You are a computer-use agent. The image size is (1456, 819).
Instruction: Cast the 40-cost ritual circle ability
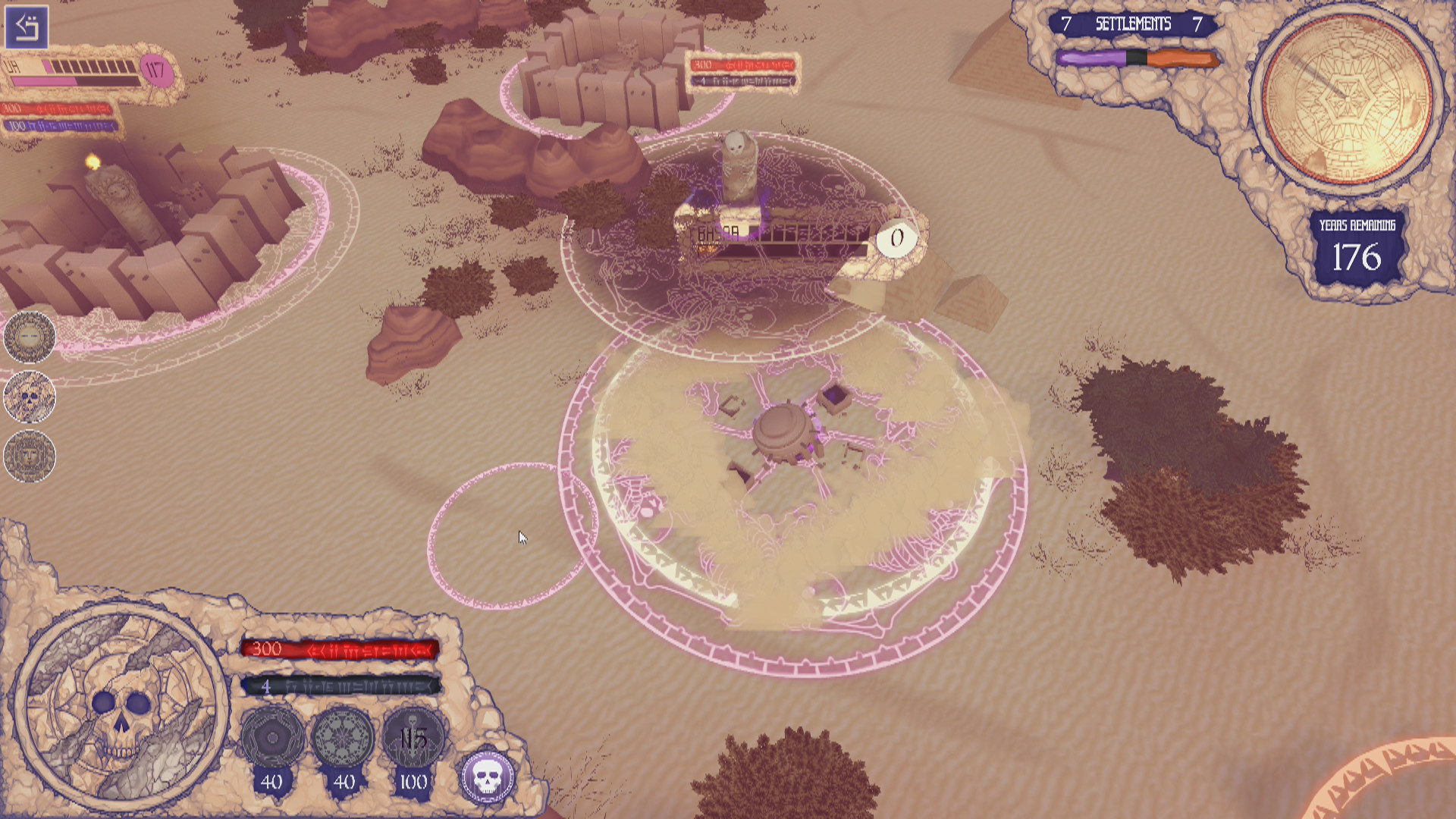tap(271, 737)
